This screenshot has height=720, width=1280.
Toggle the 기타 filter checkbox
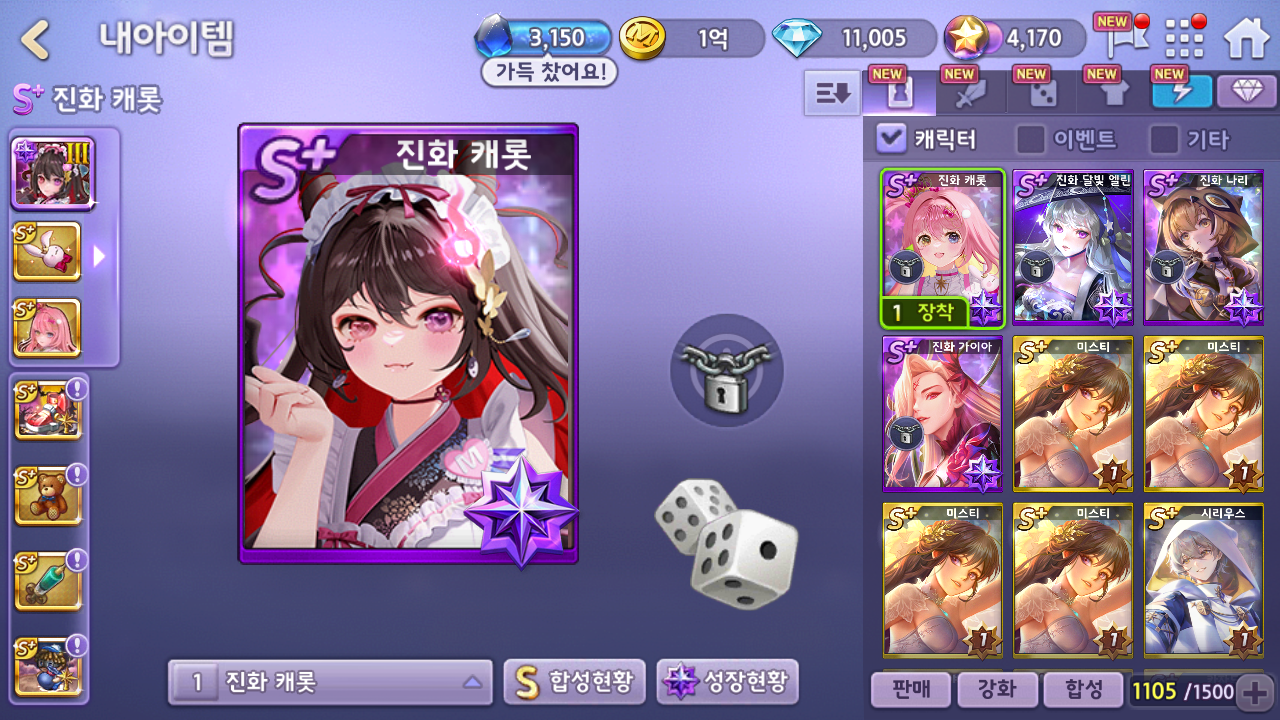click(x=1164, y=139)
